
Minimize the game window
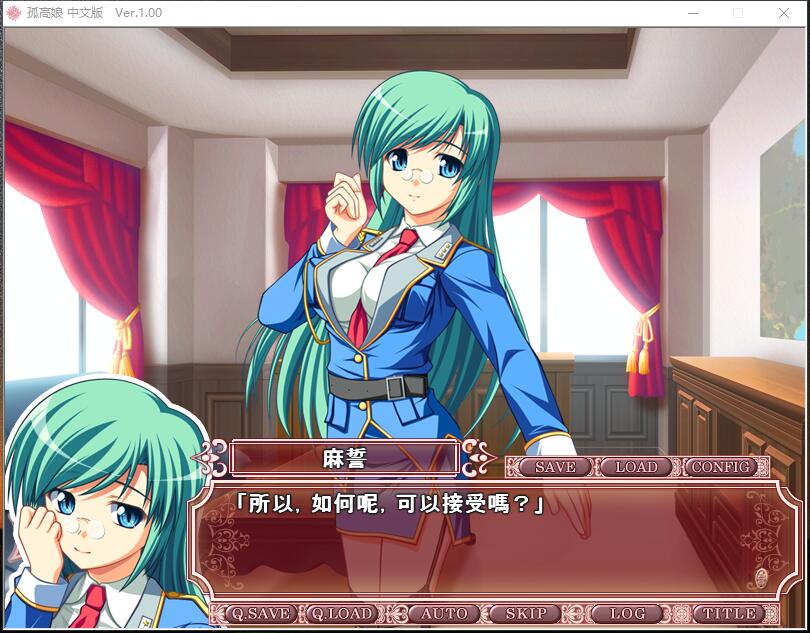point(692,13)
